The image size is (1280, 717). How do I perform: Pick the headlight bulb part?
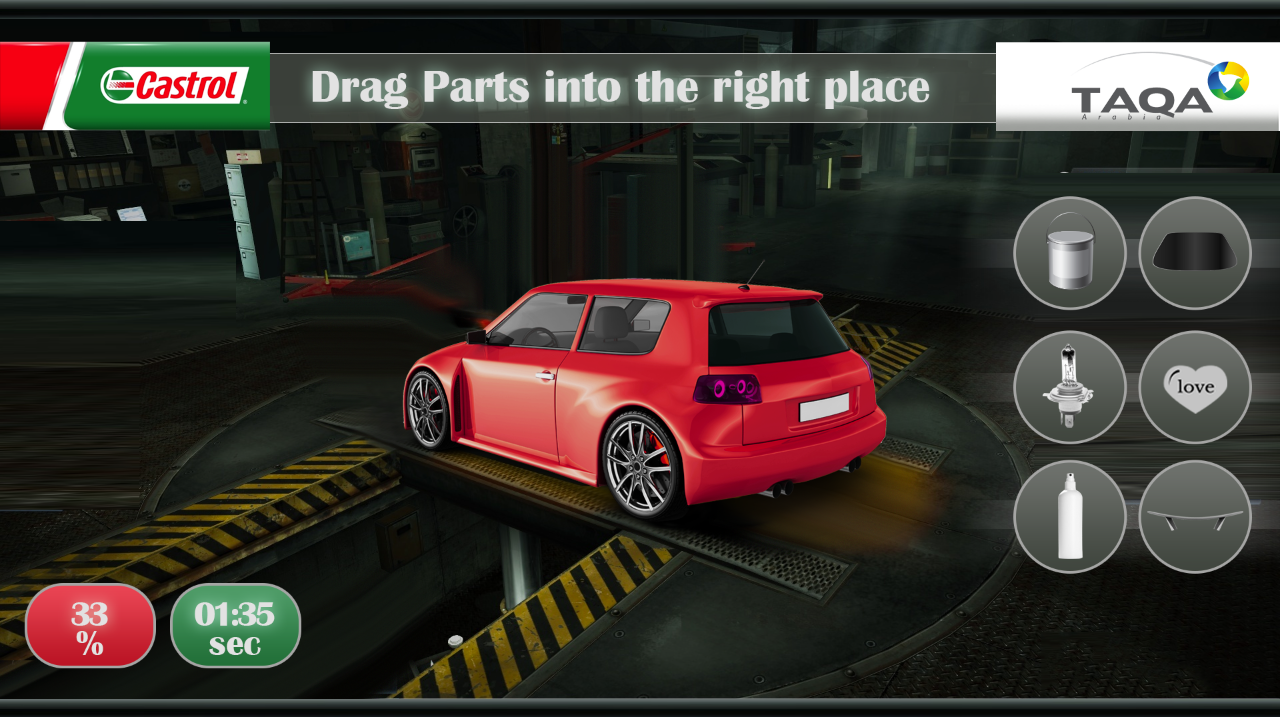1069,386
